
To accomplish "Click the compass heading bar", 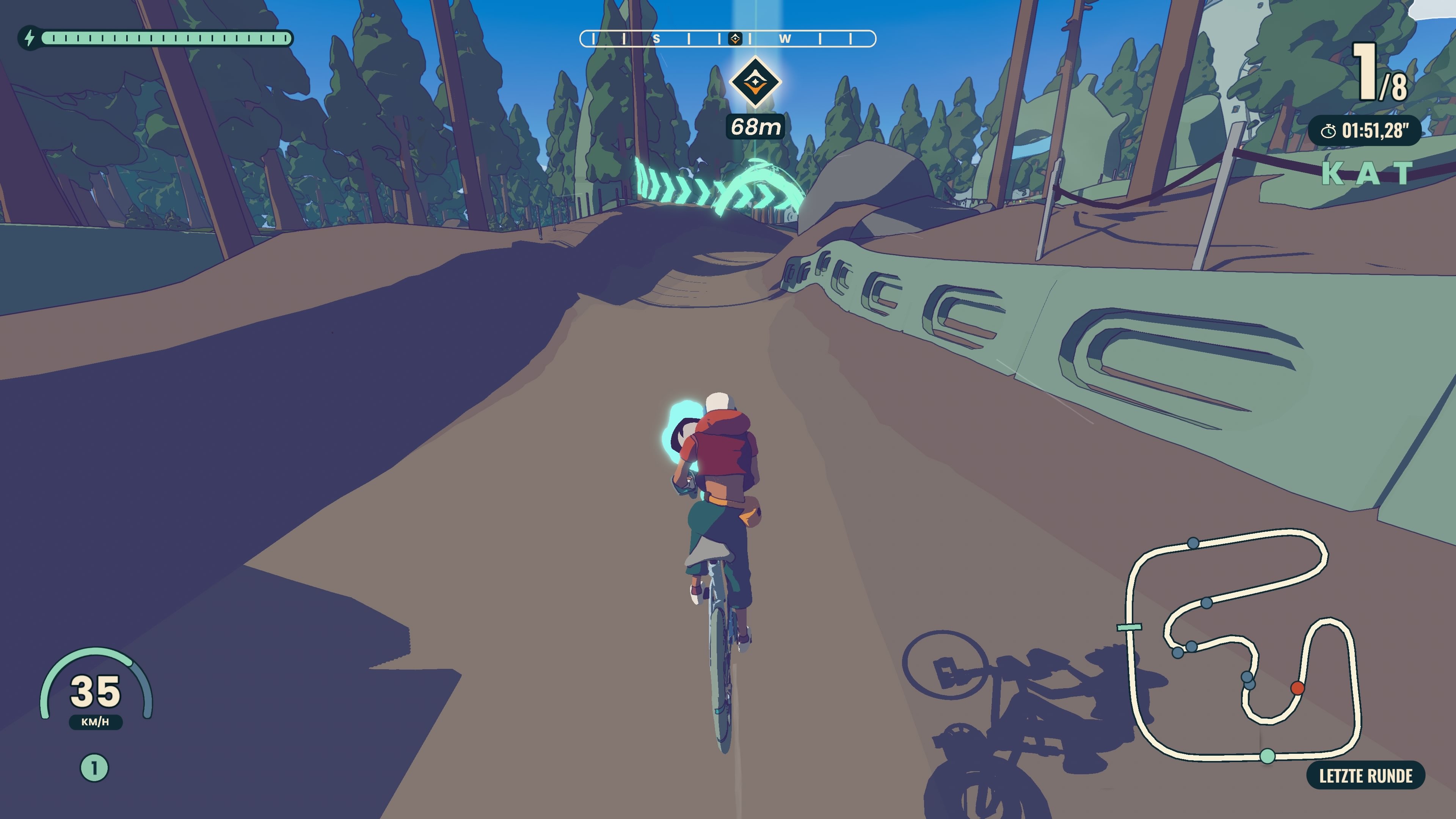I will pos(728,38).
